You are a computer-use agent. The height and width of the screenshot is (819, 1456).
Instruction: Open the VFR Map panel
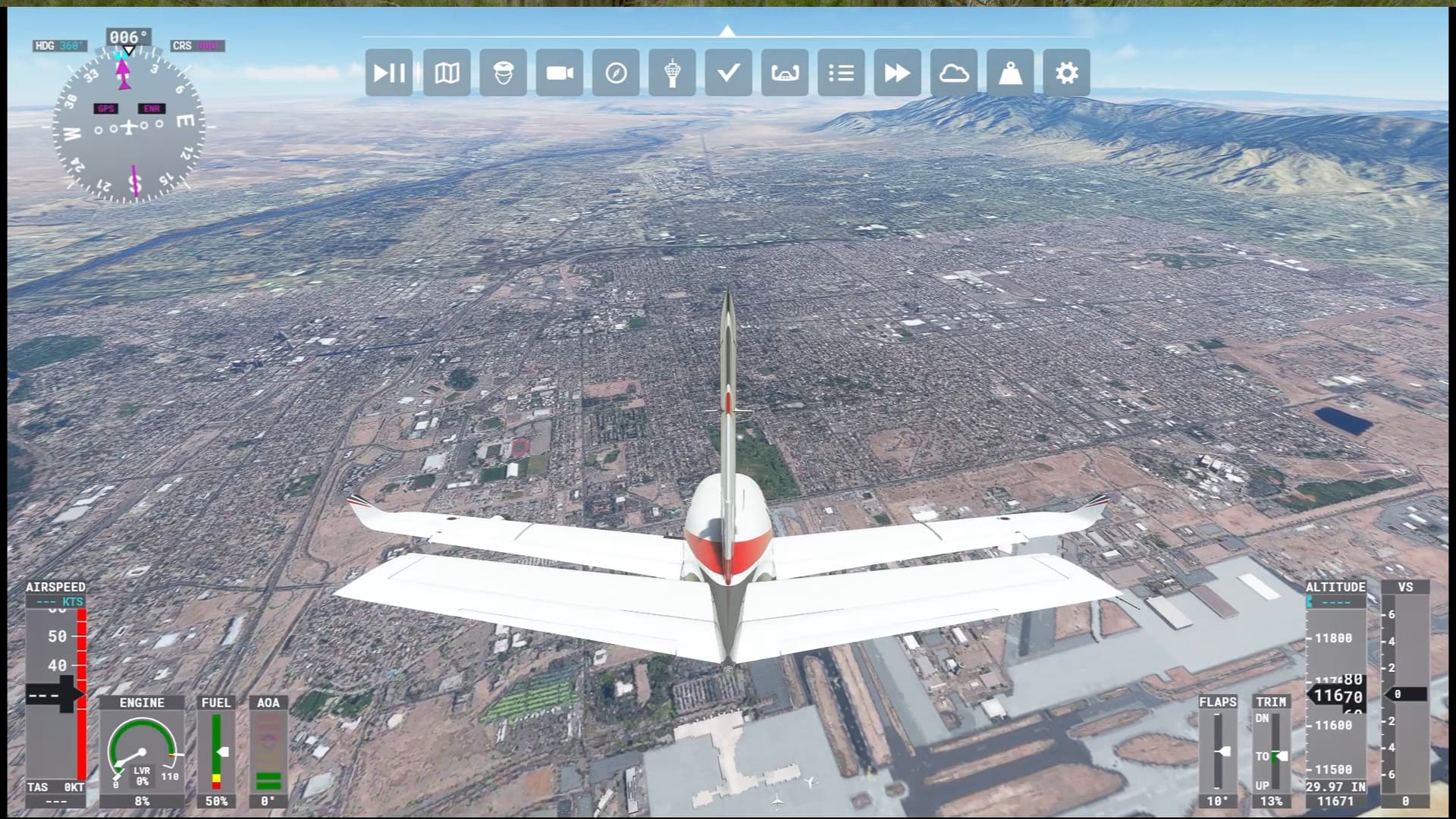pos(447,73)
